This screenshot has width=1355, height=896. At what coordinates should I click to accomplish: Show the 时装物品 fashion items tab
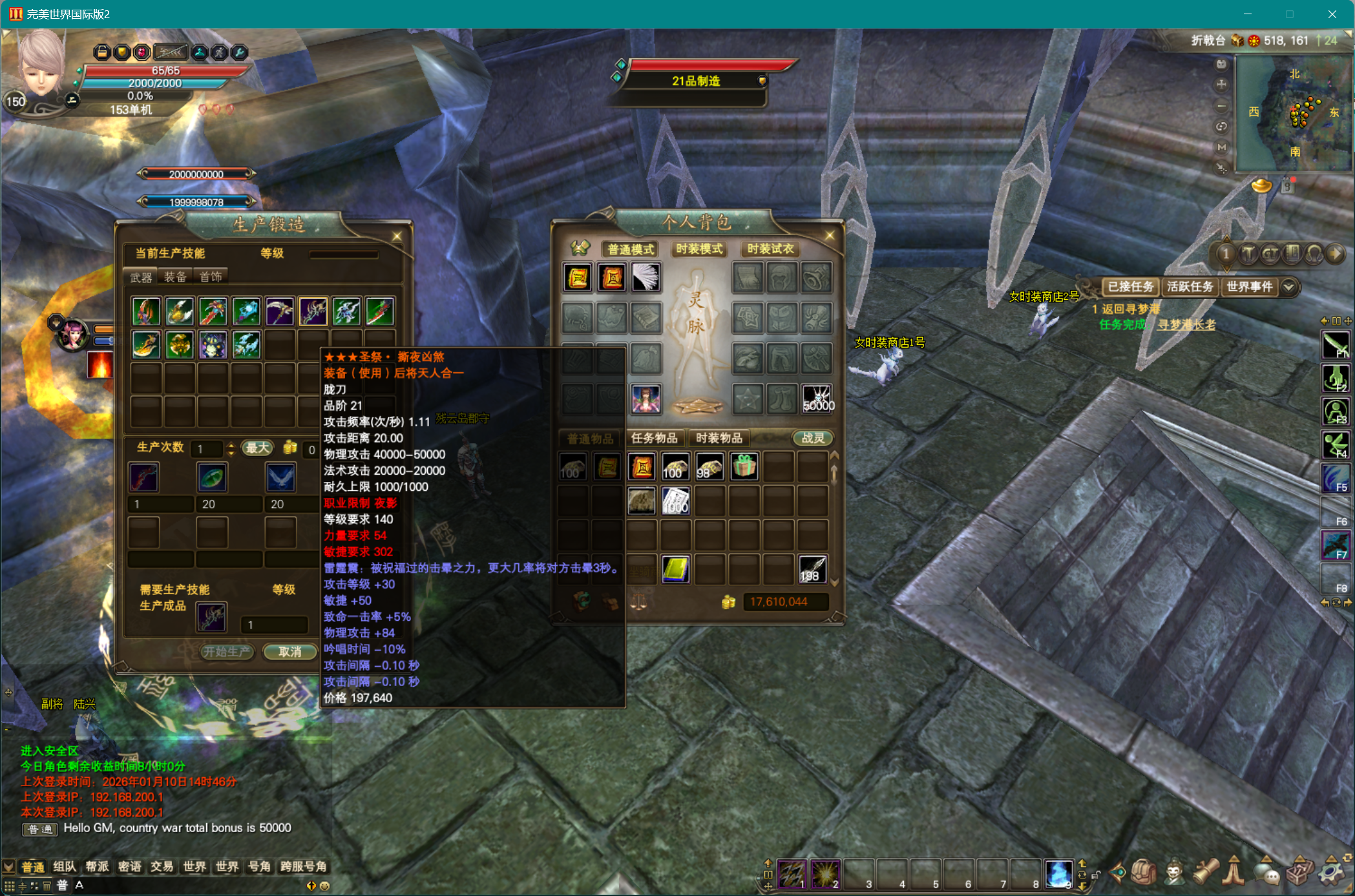(x=719, y=438)
